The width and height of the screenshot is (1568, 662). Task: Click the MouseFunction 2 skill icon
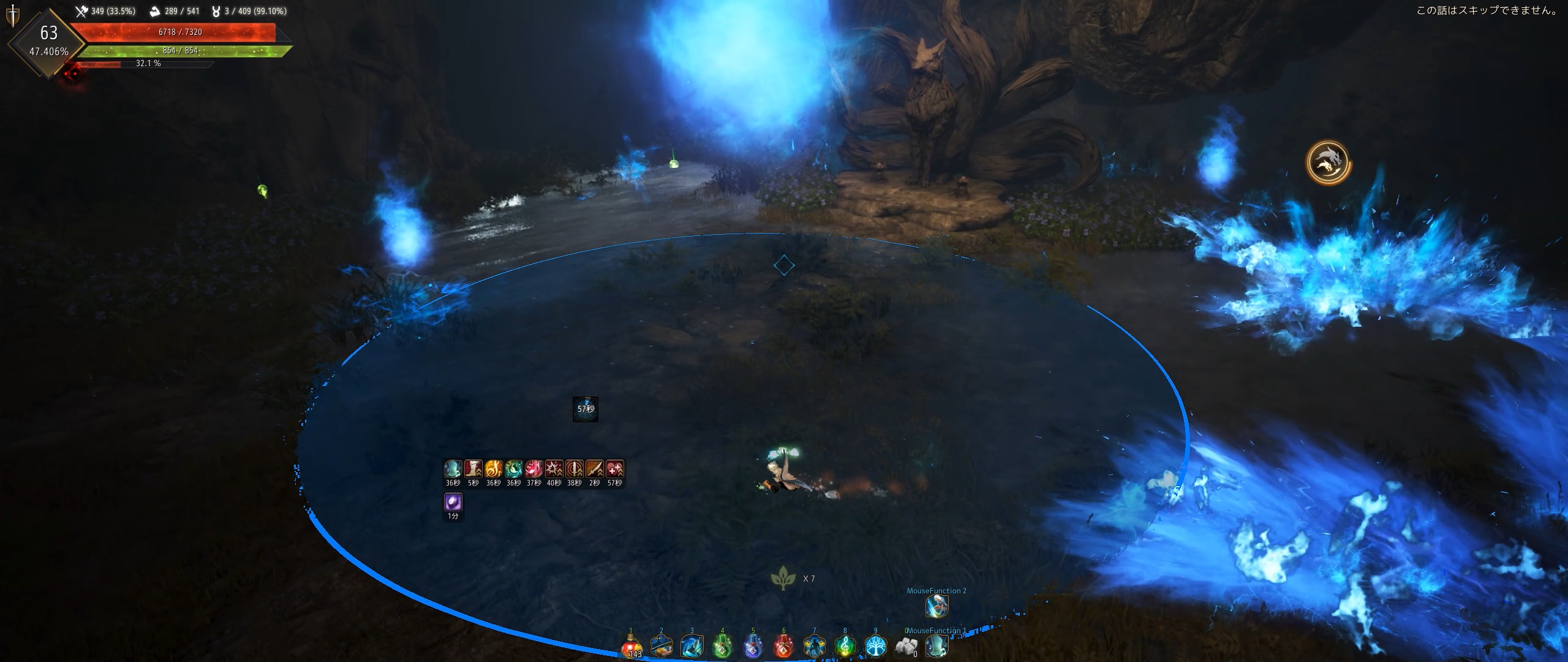coord(937,606)
